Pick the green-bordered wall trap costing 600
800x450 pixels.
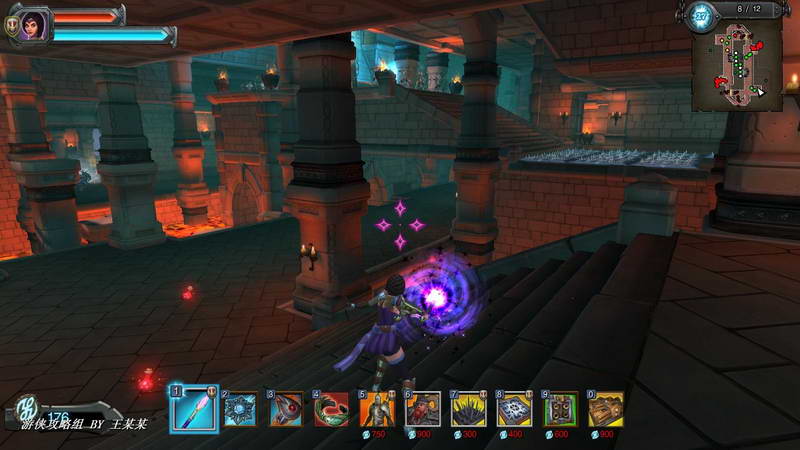point(560,408)
